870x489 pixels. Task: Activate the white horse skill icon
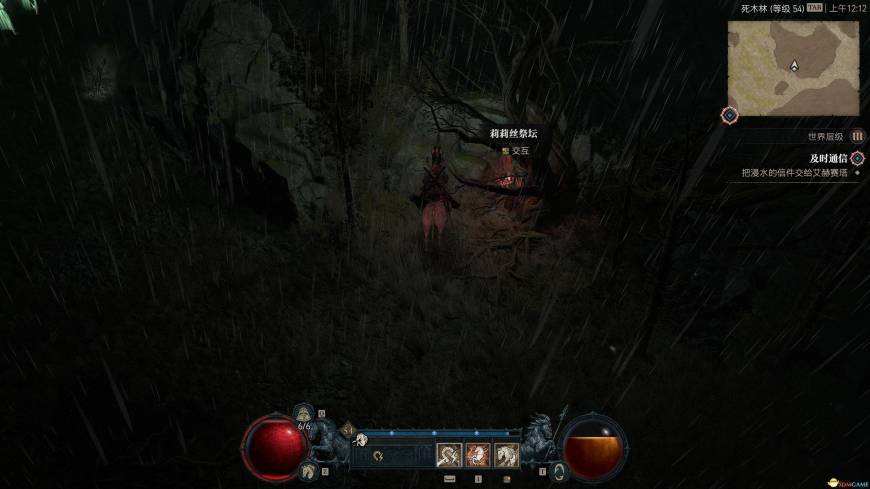(x=506, y=455)
